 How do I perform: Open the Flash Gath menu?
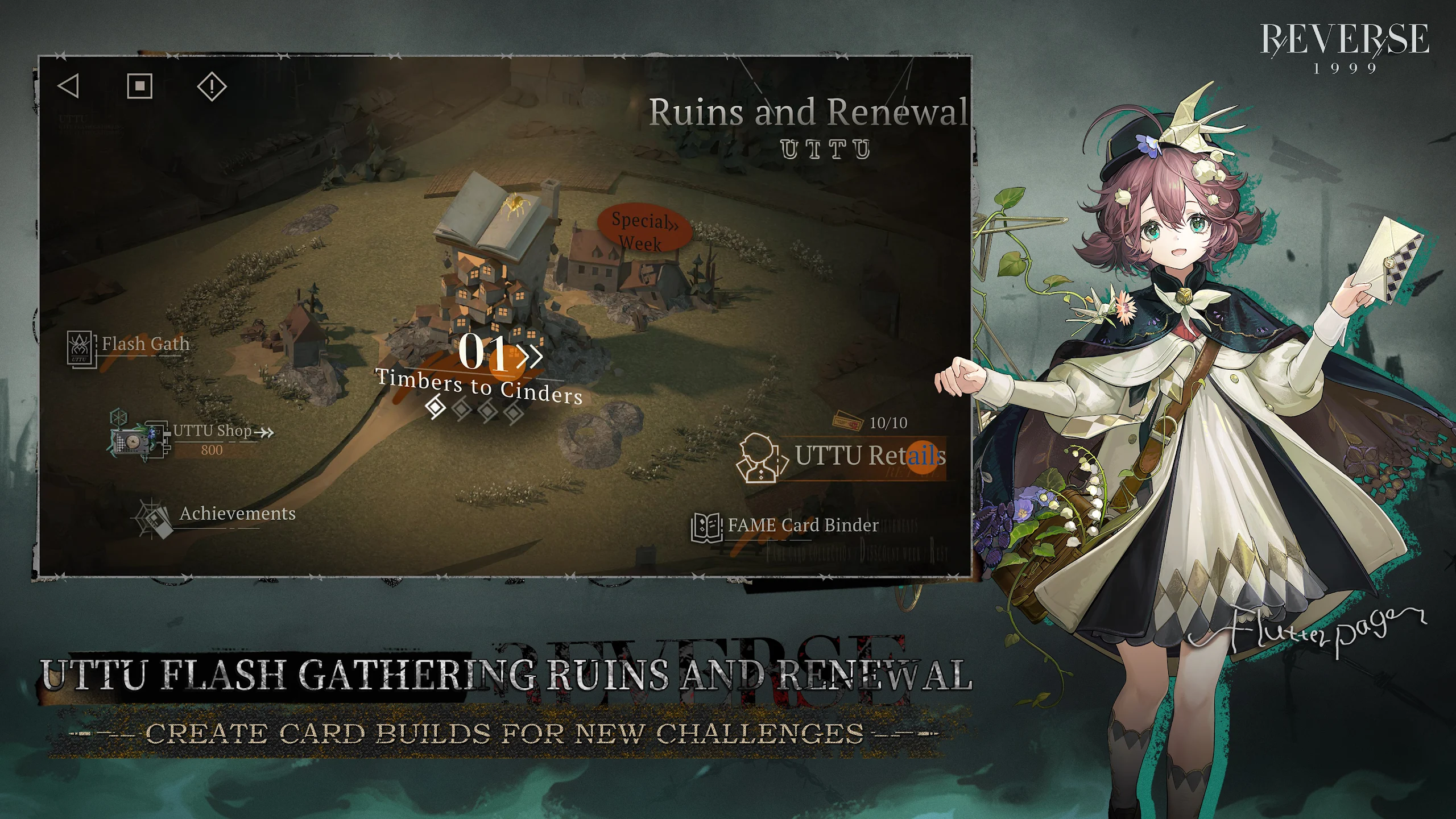point(129,345)
